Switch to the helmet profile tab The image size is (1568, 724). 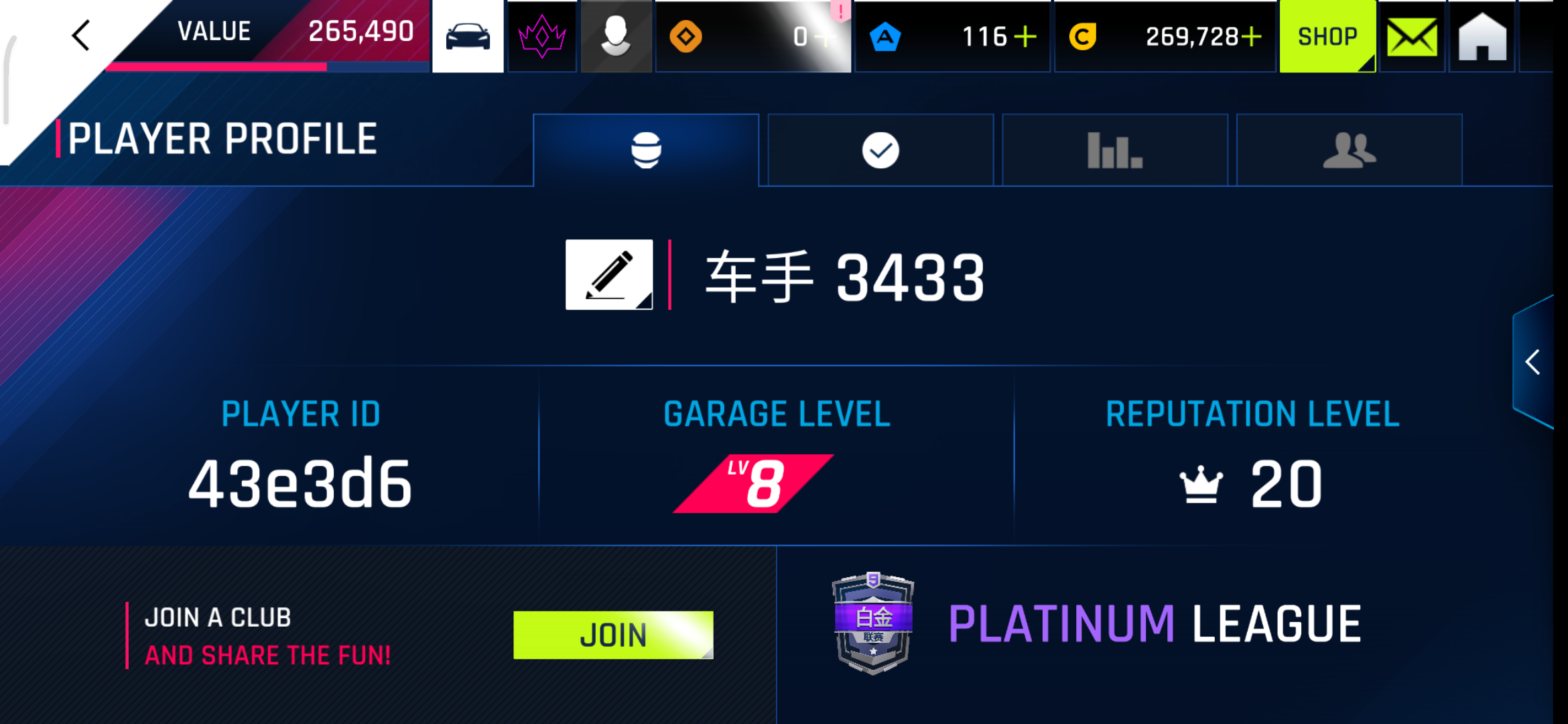tap(646, 149)
